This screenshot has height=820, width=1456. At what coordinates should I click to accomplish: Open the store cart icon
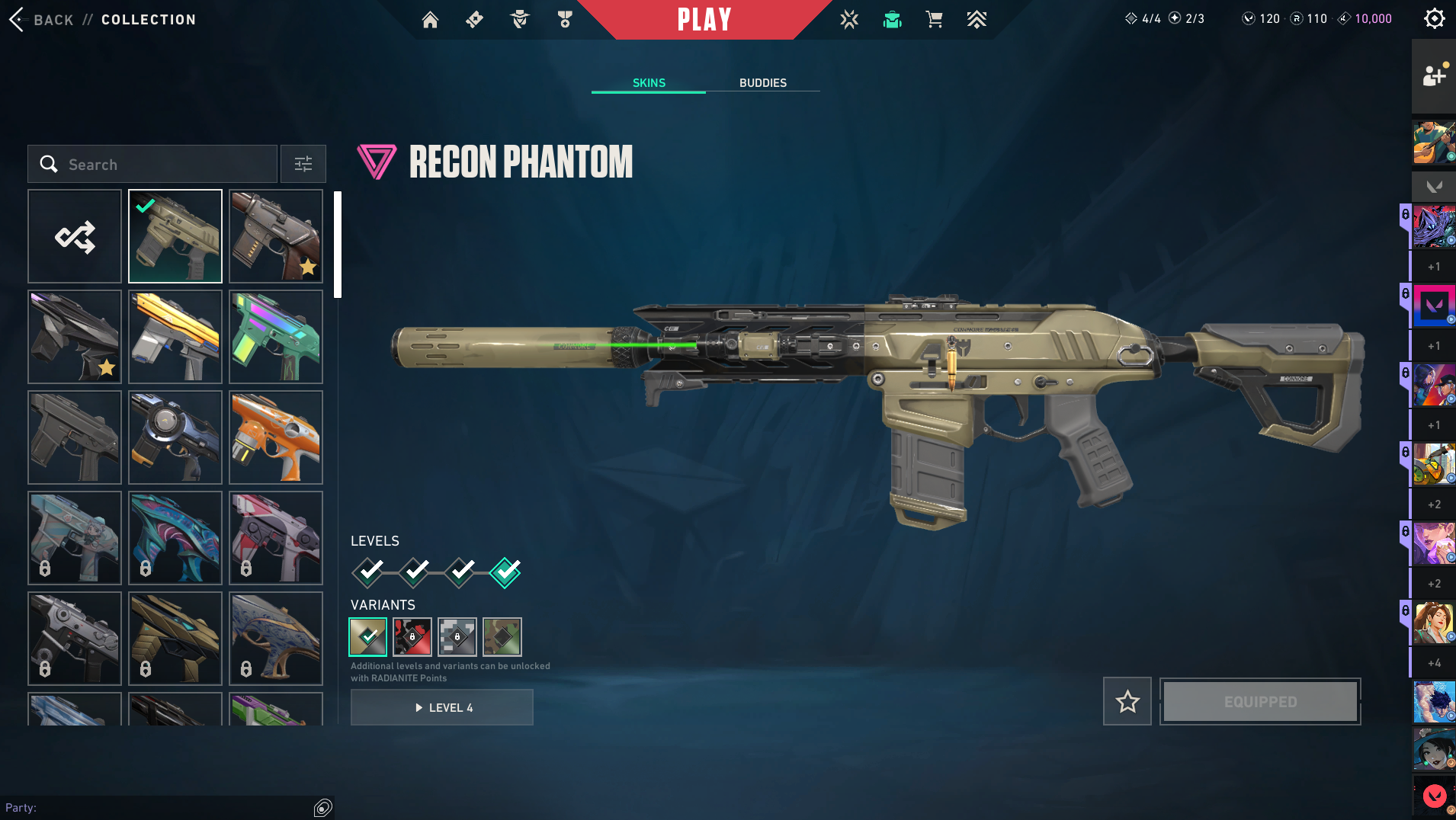934,20
